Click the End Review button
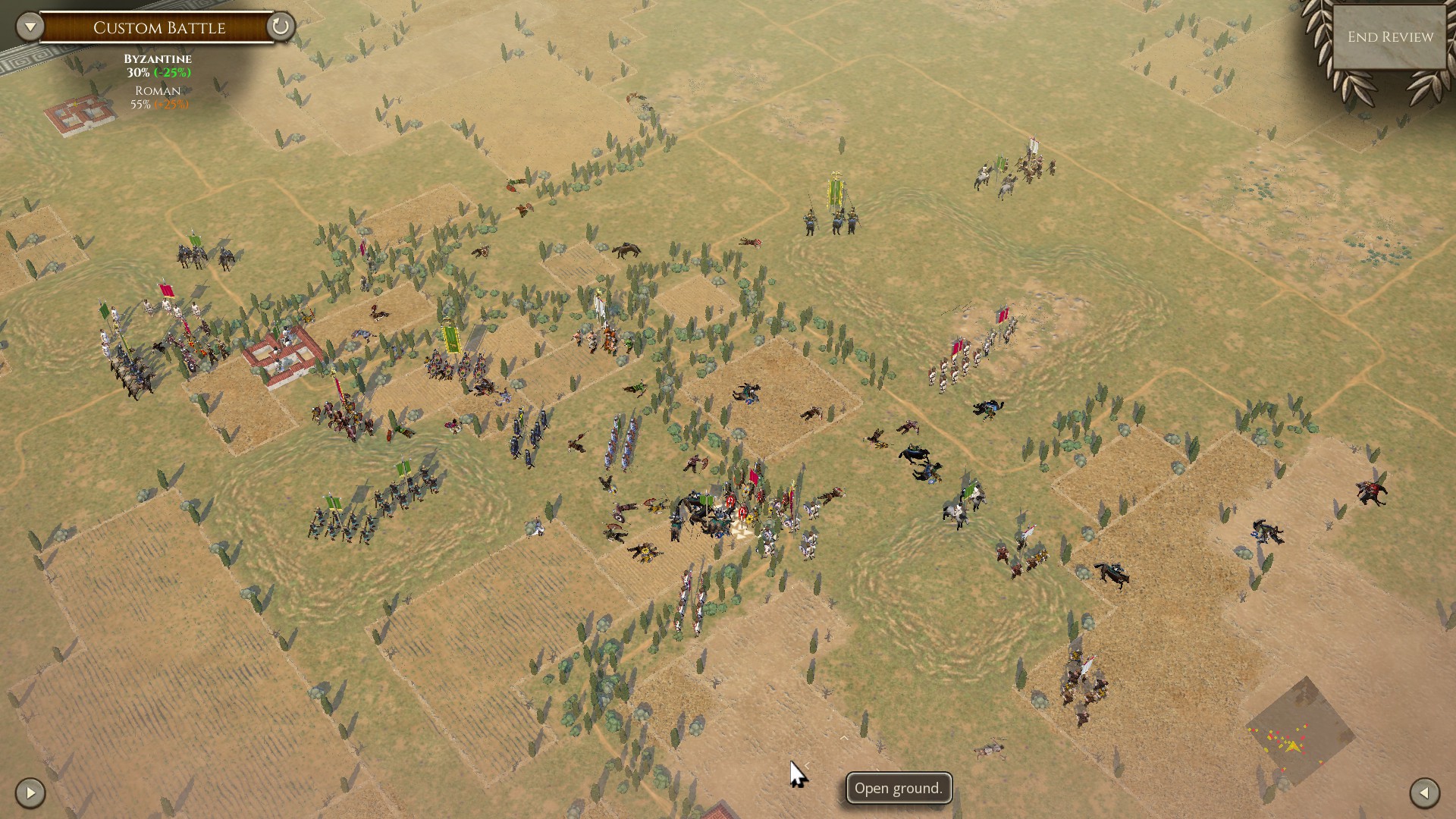1456x819 pixels. 1390,37
